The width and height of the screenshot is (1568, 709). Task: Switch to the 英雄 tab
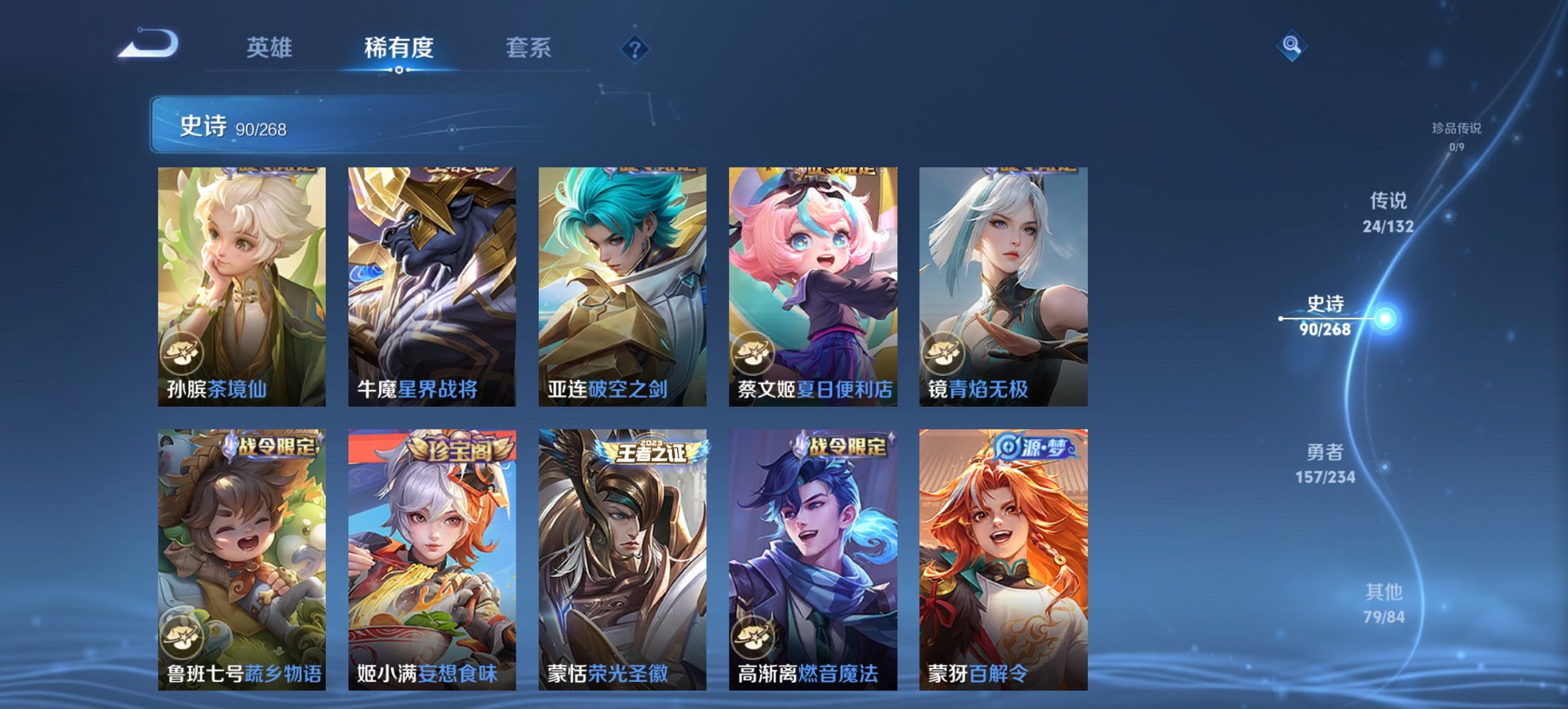271,48
